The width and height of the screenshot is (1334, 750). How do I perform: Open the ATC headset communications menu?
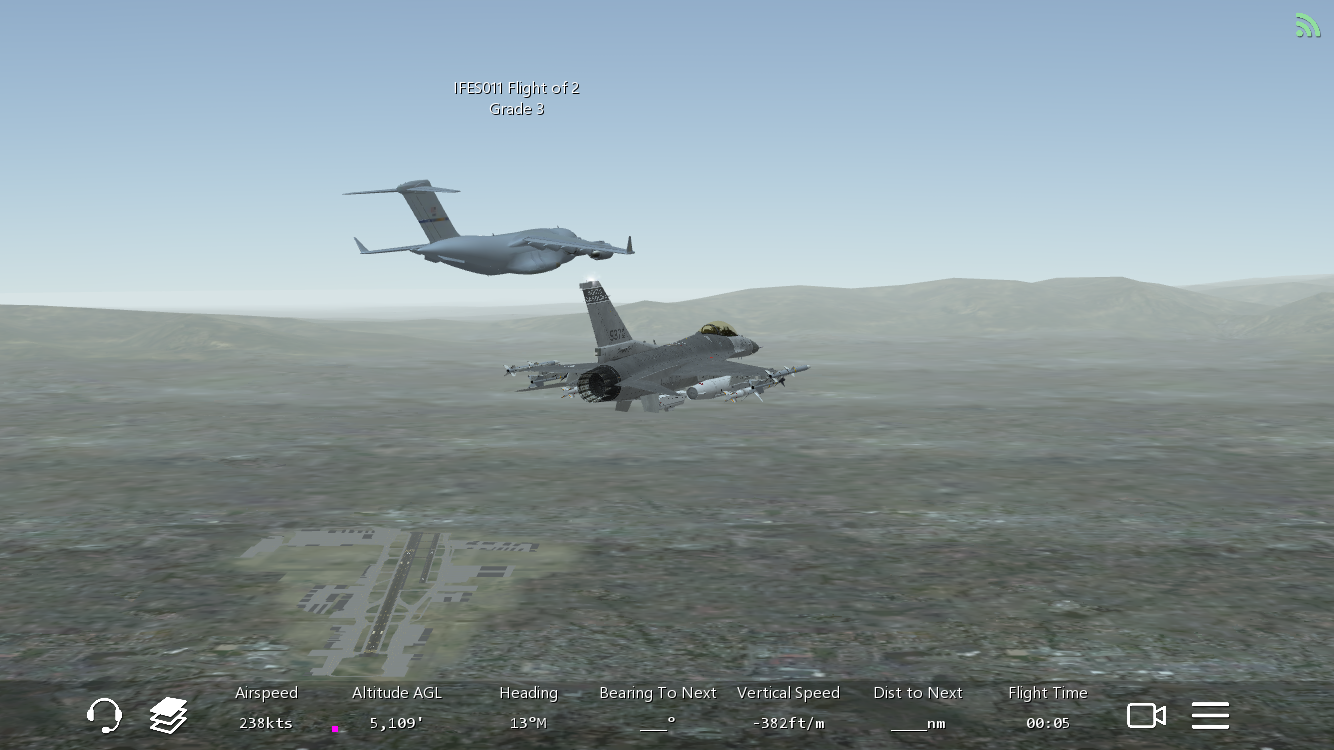[104, 715]
